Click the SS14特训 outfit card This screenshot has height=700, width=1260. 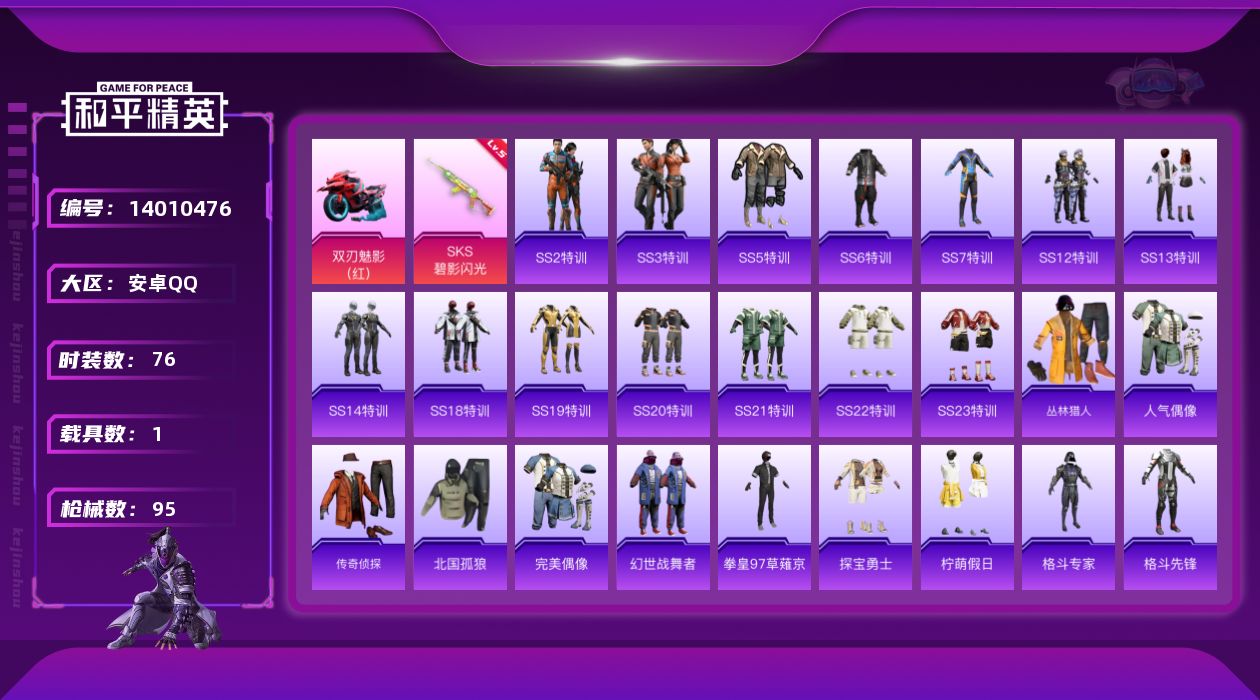coord(358,364)
